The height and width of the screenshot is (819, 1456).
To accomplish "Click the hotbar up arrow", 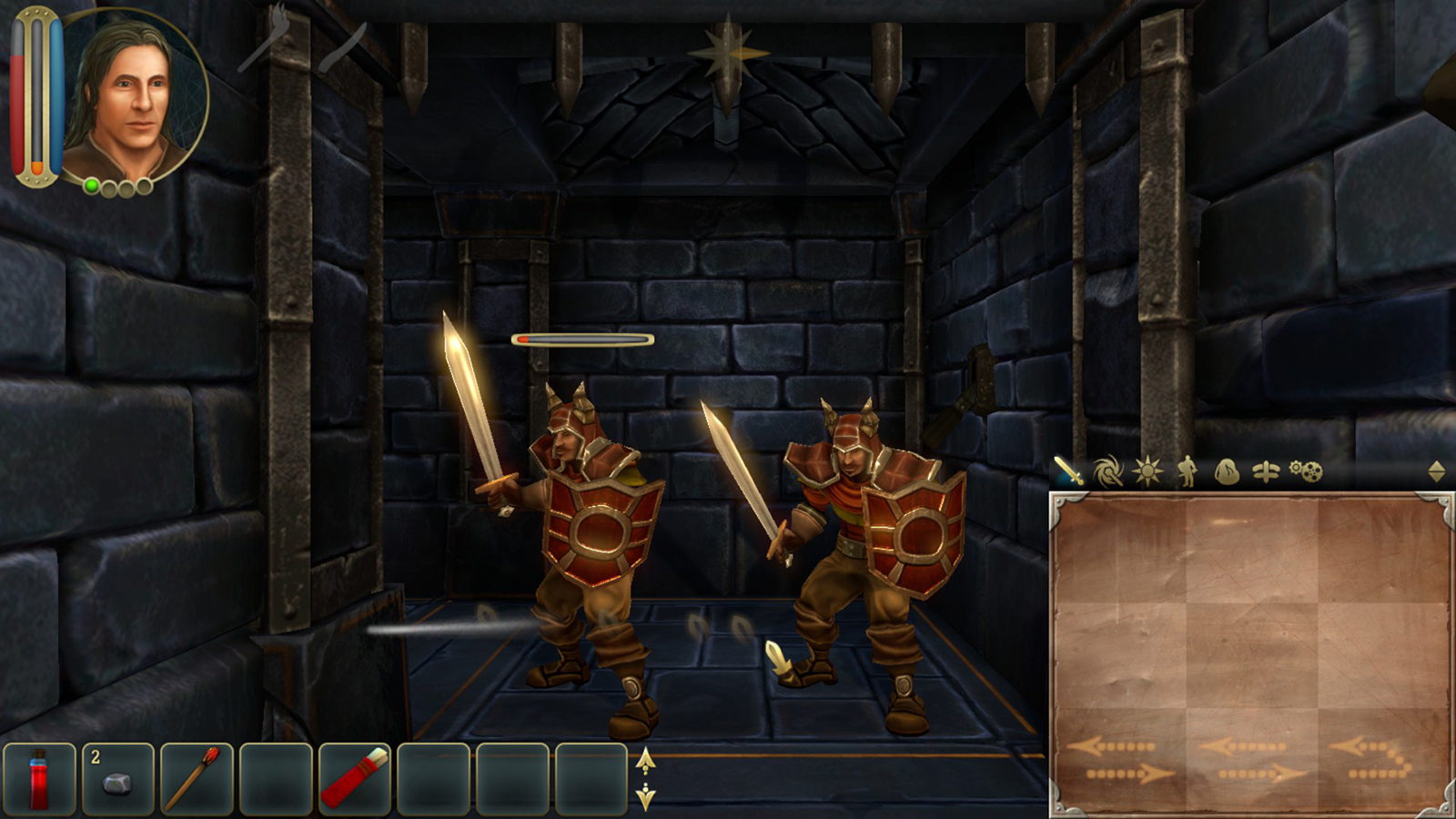I will pos(645,761).
